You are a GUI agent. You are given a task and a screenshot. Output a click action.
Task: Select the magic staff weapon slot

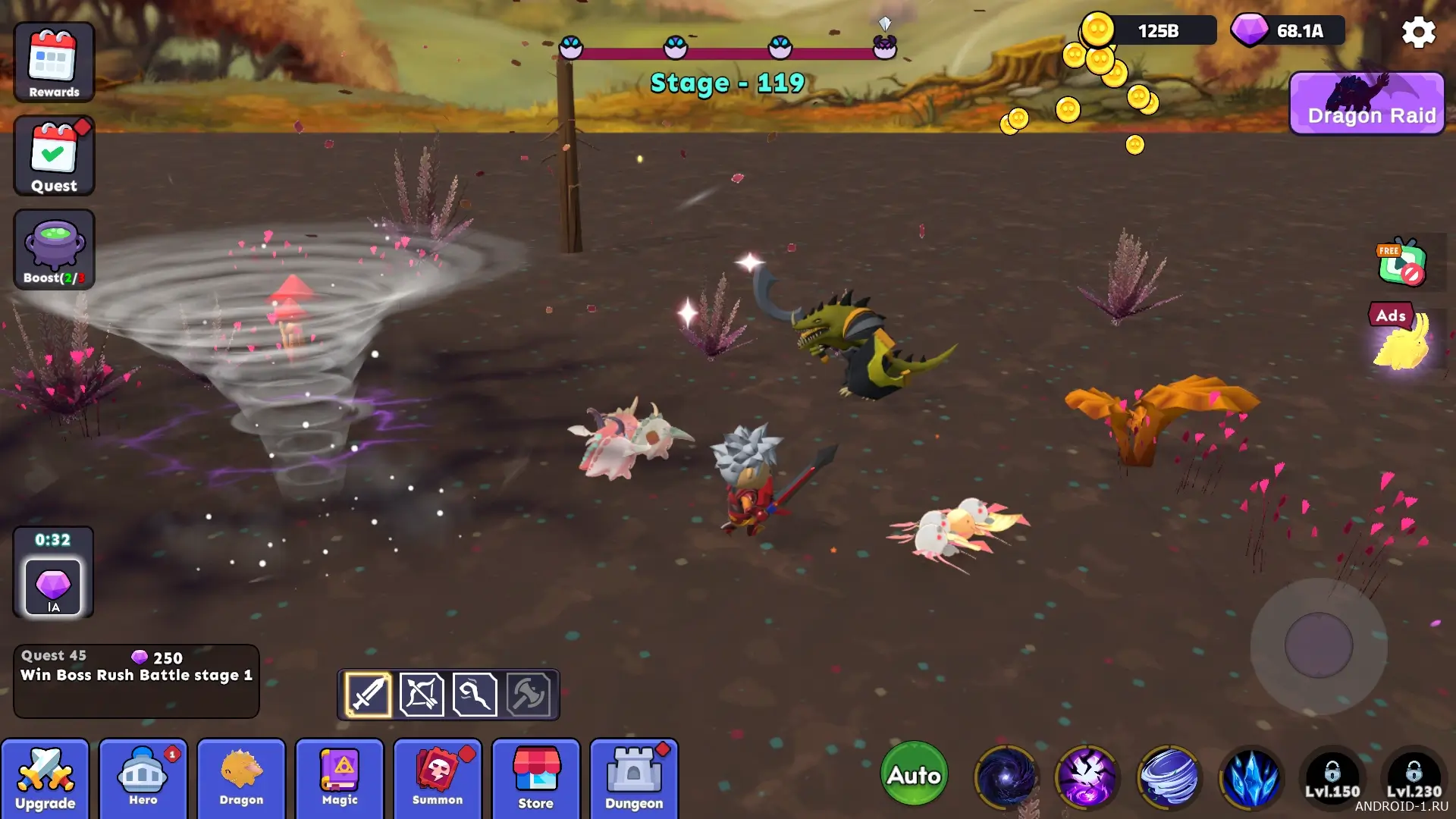click(475, 694)
